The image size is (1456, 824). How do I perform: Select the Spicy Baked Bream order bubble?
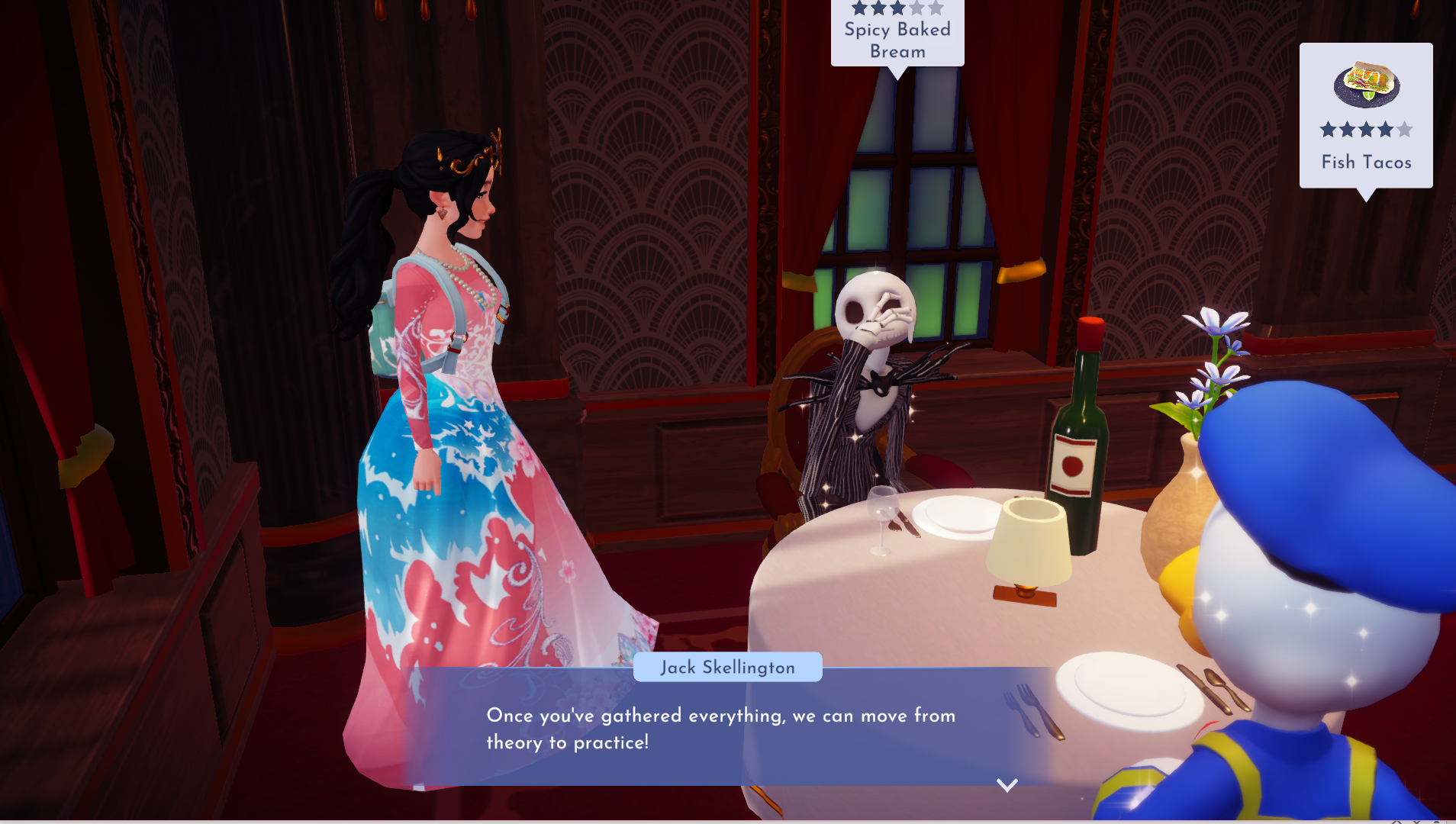(897, 34)
